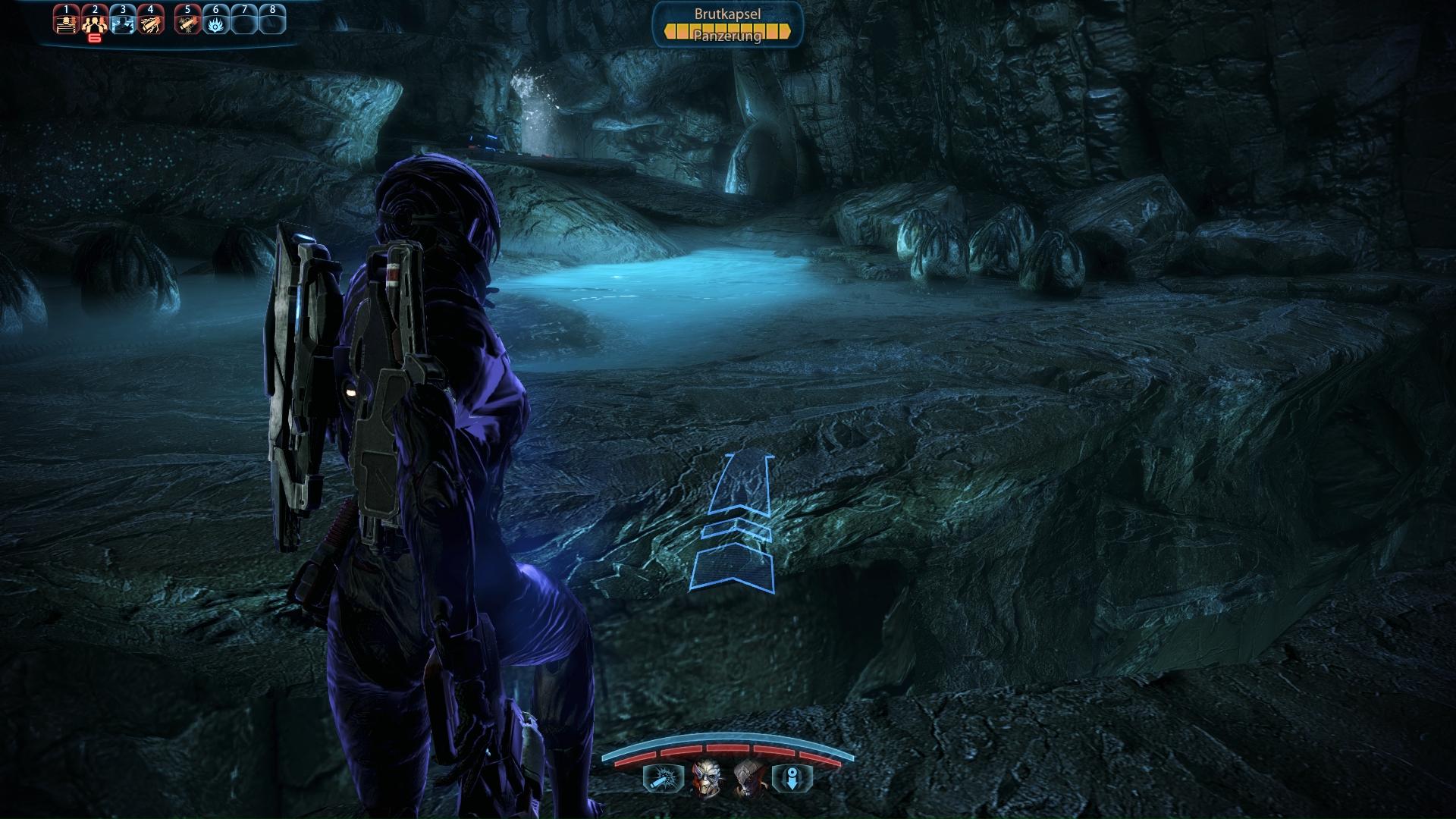Click the left squadmate's ammo burst power icon
This screenshot has height=819, width=1456.
[663, 778]
